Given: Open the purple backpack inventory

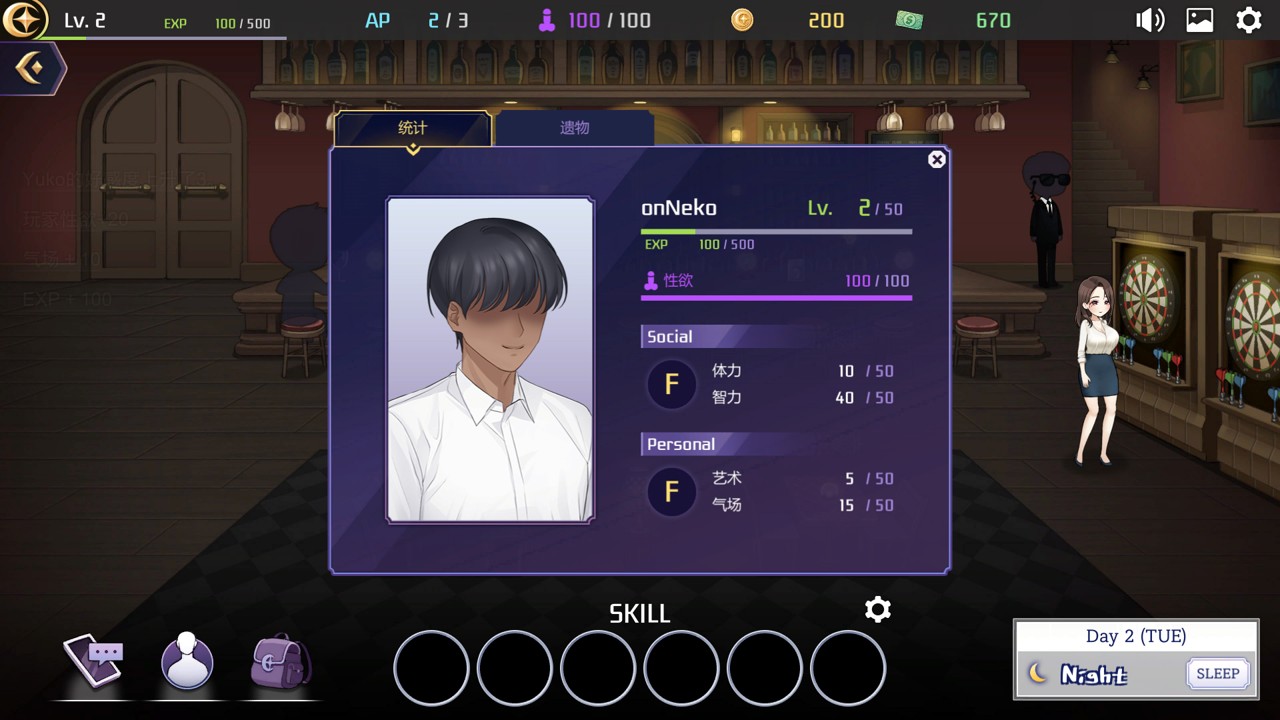Looking at the screenshot, I should (x=281, y=661).
